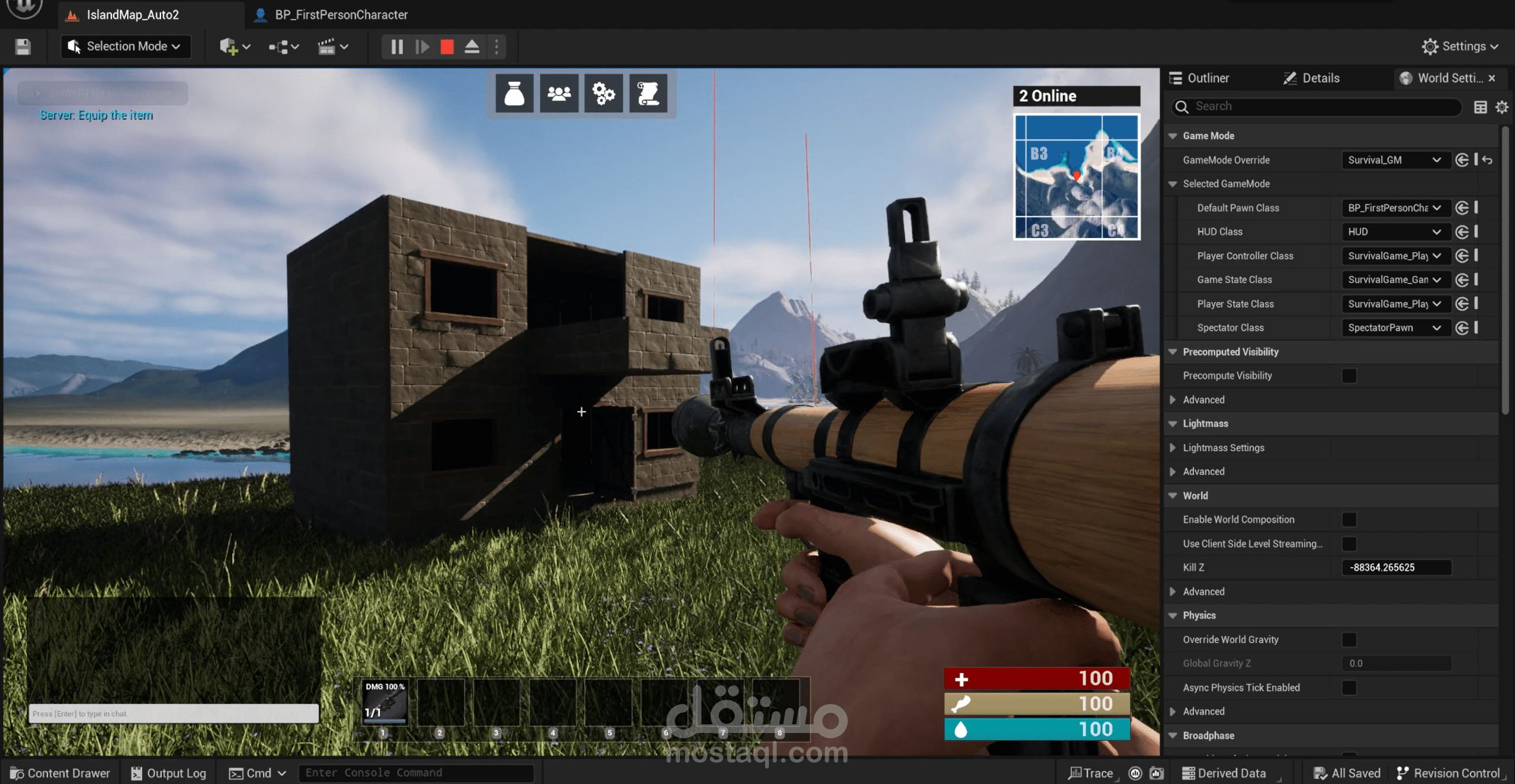Open the Content Drawer

[x=60, y=773]
